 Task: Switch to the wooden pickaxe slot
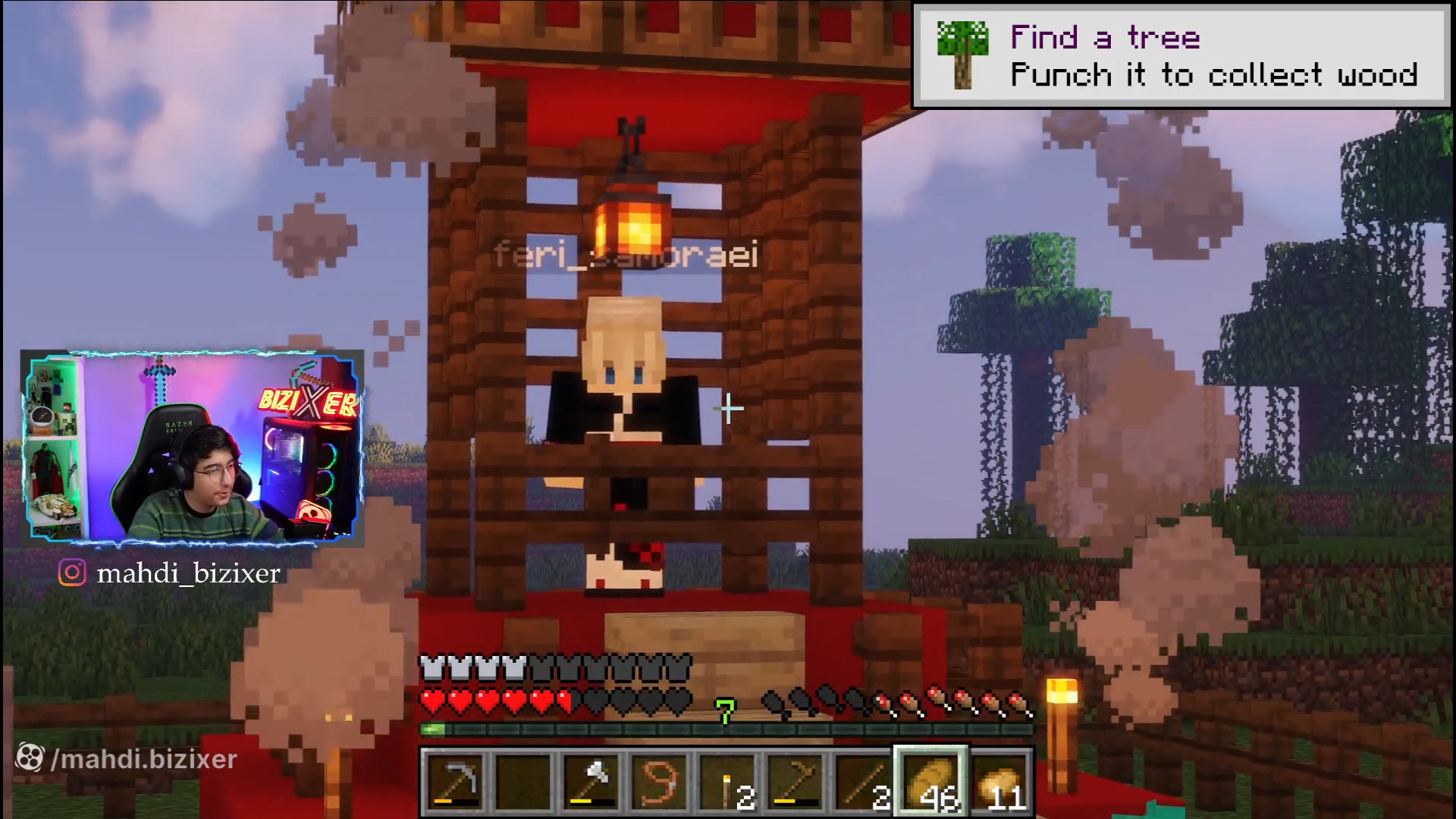pyautogui.click(x=794, y=782)
